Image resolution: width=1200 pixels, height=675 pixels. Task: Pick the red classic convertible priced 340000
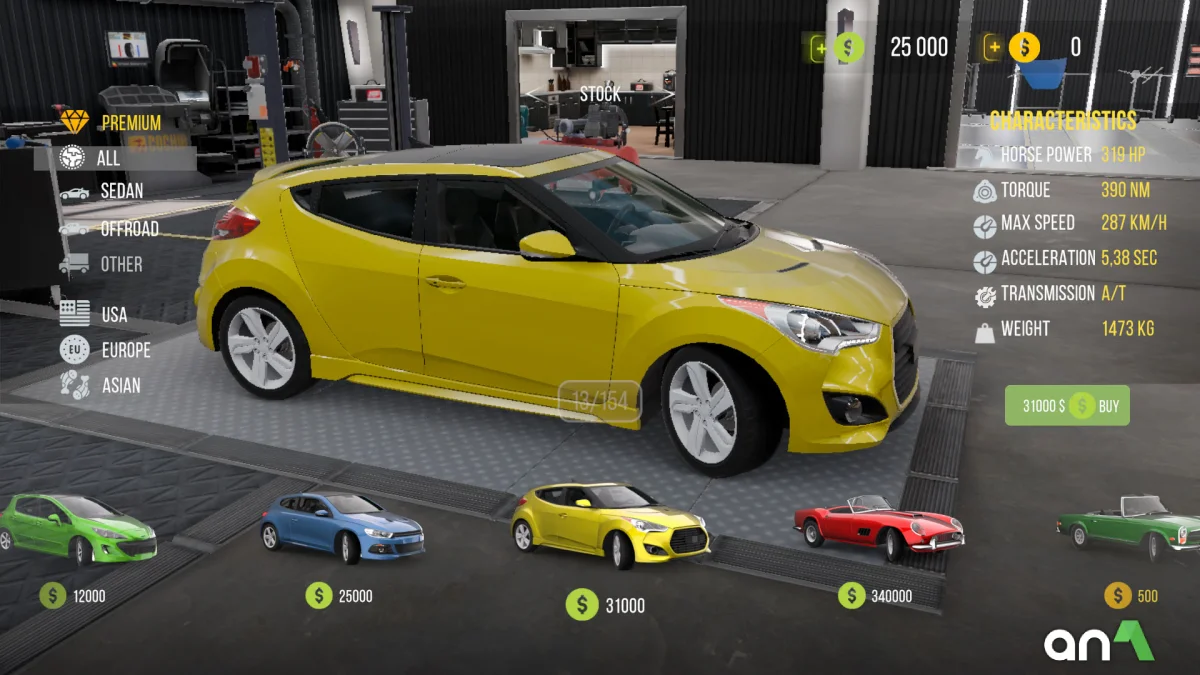[878, 526]
